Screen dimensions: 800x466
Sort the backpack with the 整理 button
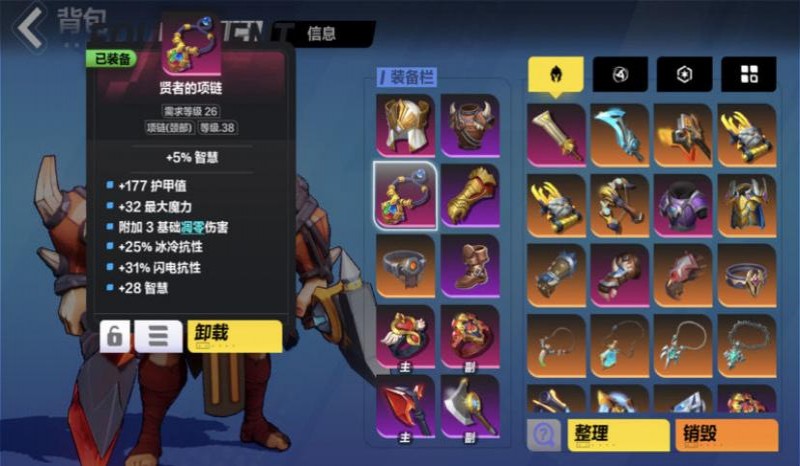pos(617,435)
